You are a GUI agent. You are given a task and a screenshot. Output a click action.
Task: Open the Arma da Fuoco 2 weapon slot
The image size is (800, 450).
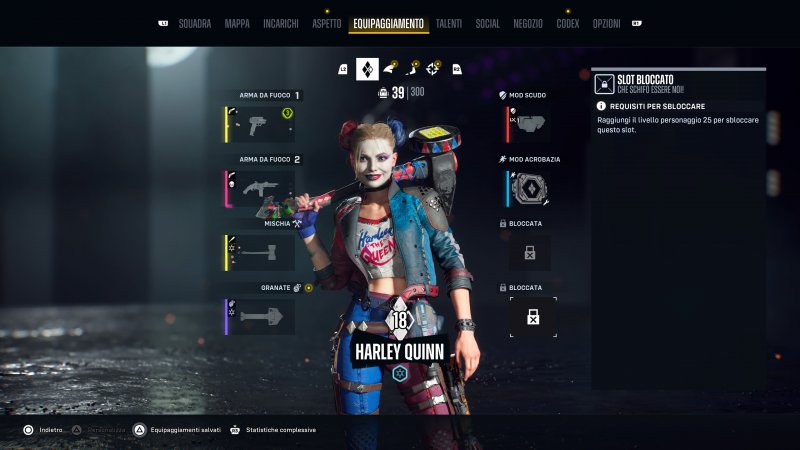point(260,189)
